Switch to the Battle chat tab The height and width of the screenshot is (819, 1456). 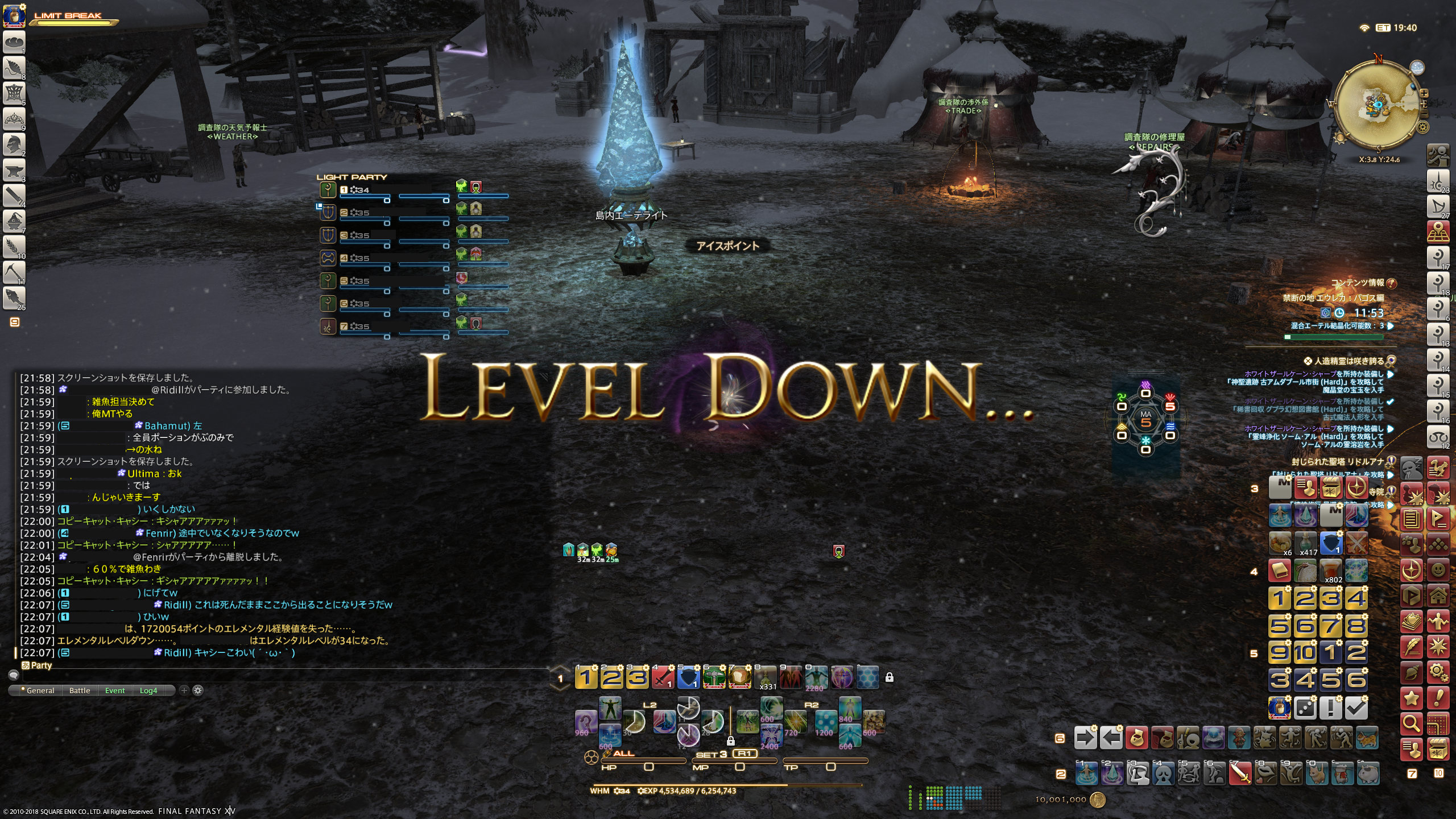click(80, 690)
